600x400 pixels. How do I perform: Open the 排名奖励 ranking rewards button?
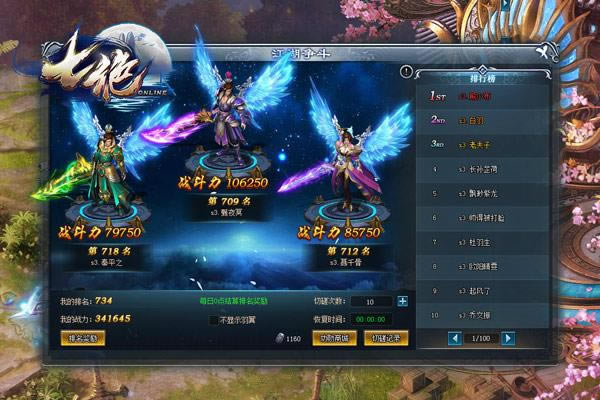point(83,338)
